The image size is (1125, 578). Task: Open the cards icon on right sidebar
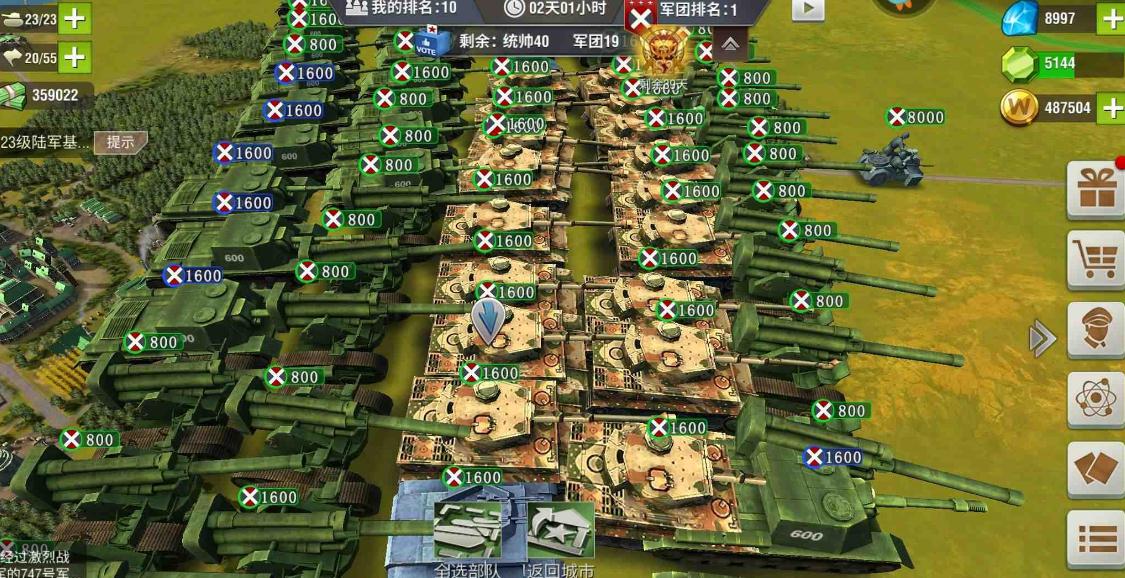[1095, 470]
